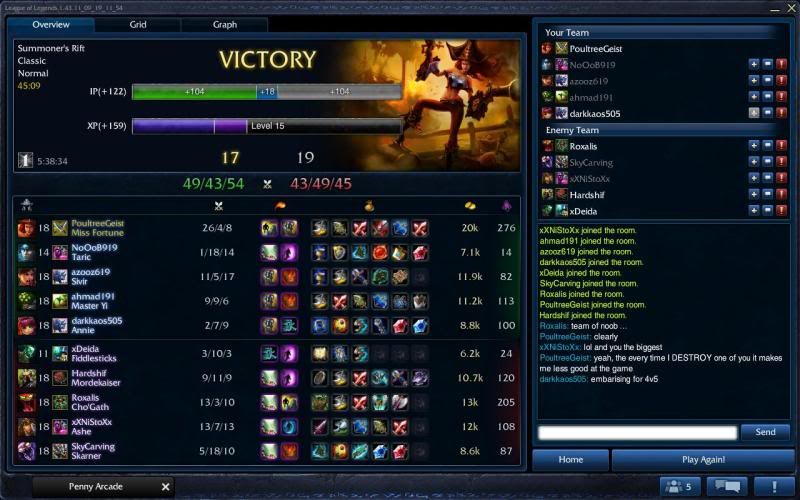Send the chat message

coord(765,432)
